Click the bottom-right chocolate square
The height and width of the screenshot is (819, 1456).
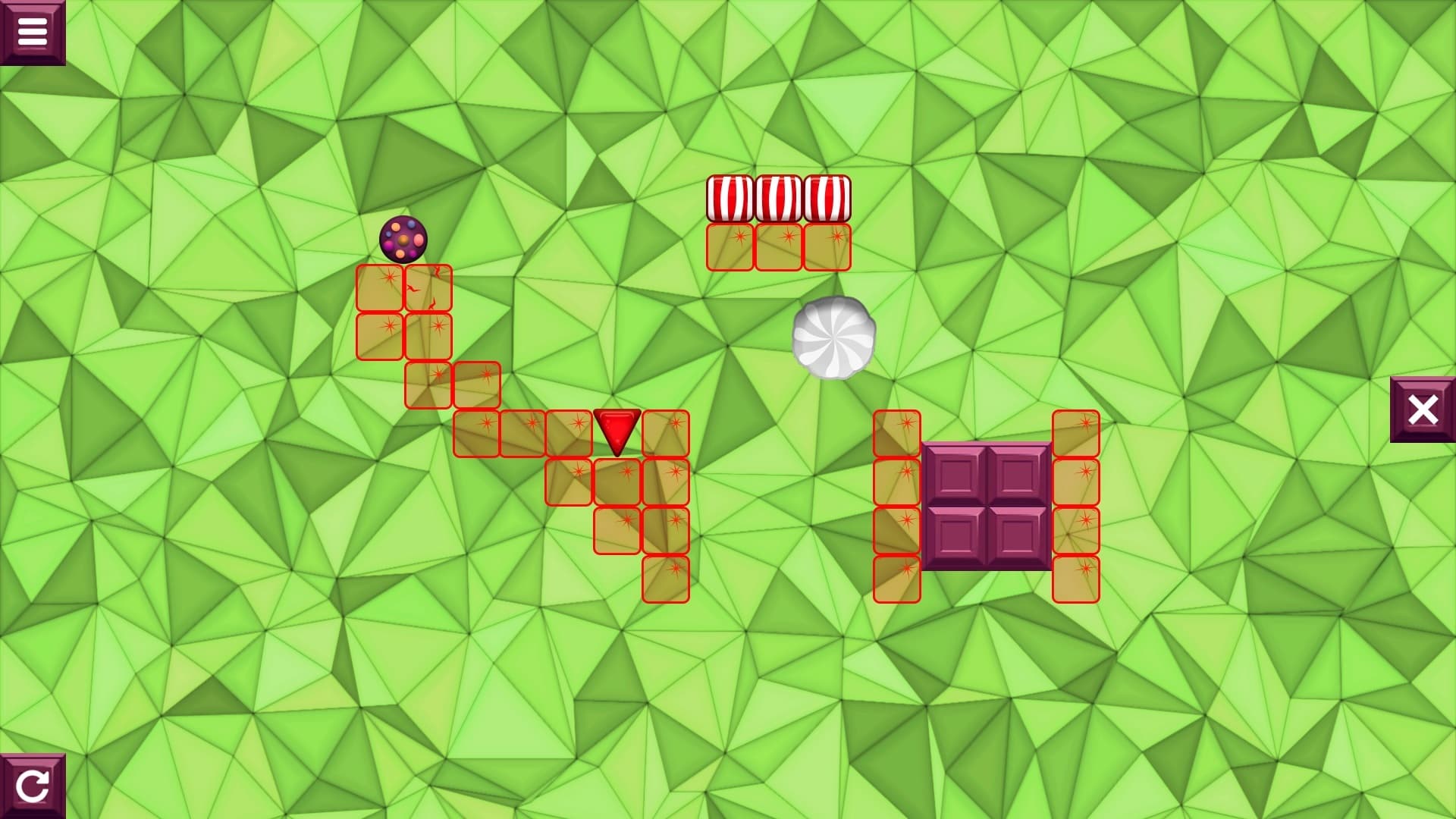pyautogui.click(x=1016, y=535)
